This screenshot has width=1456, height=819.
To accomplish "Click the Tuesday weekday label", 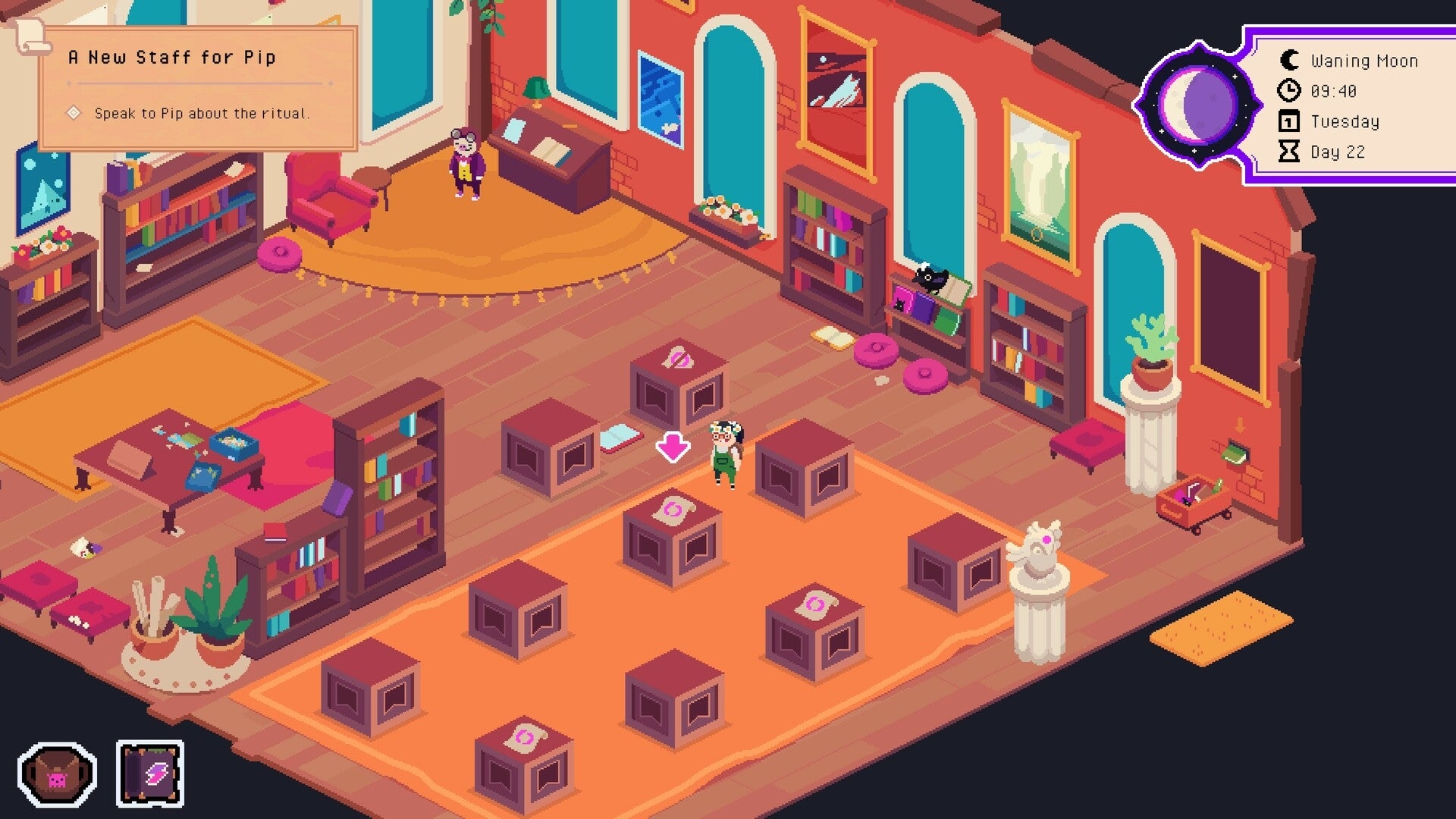I will pyautogui.click(x=1345, y=121).
